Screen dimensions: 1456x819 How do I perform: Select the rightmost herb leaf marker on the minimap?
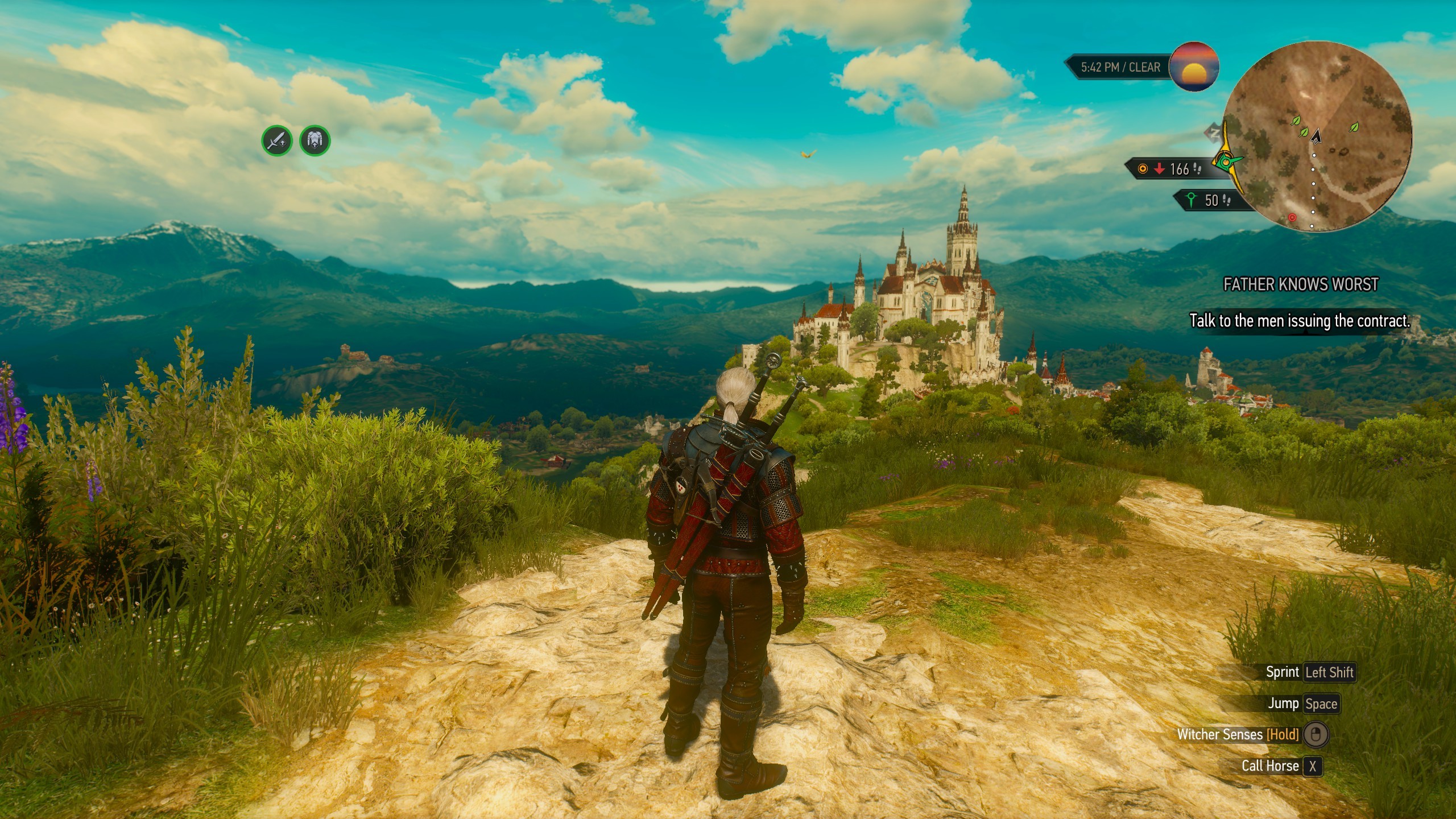coord(1354,127)
